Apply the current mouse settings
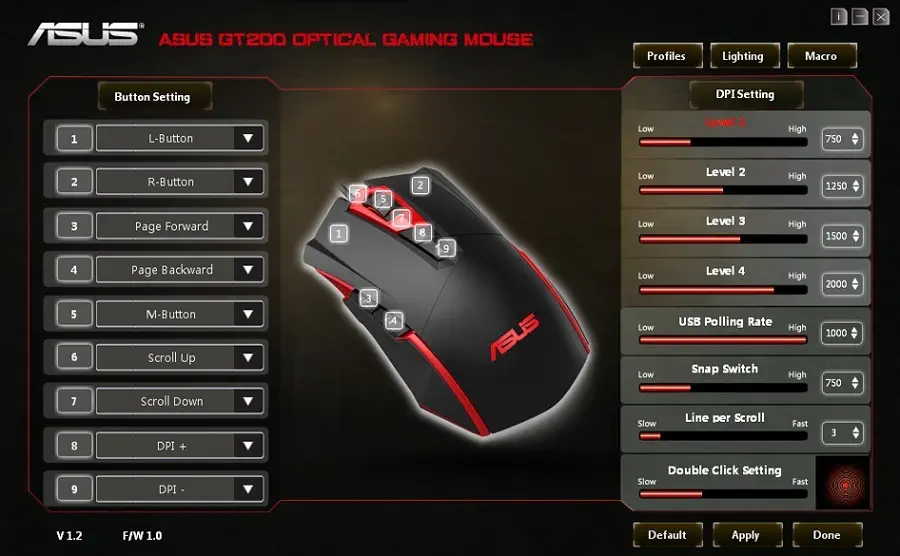 (745, 535)
